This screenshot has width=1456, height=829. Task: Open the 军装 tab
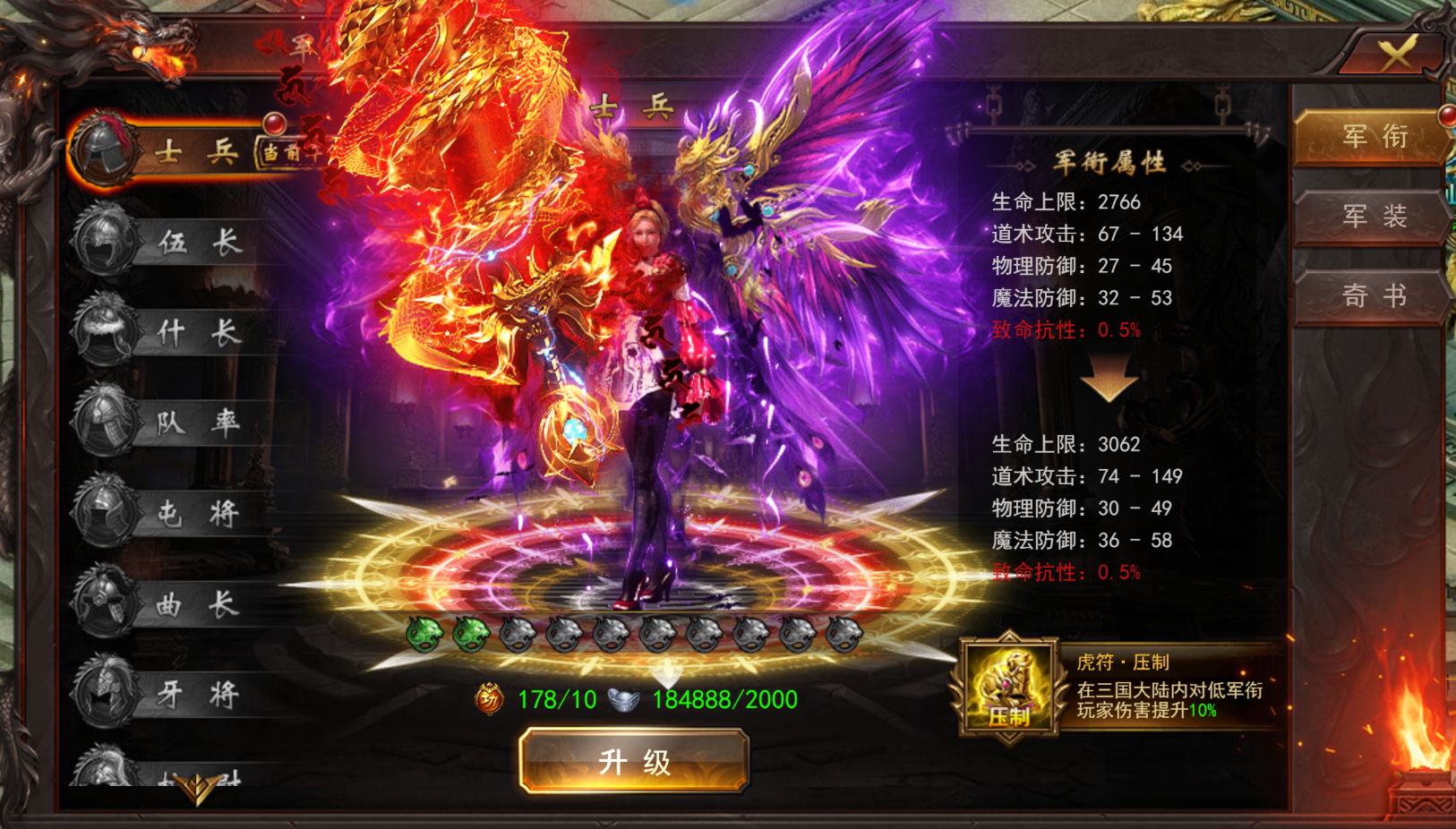1373,217
